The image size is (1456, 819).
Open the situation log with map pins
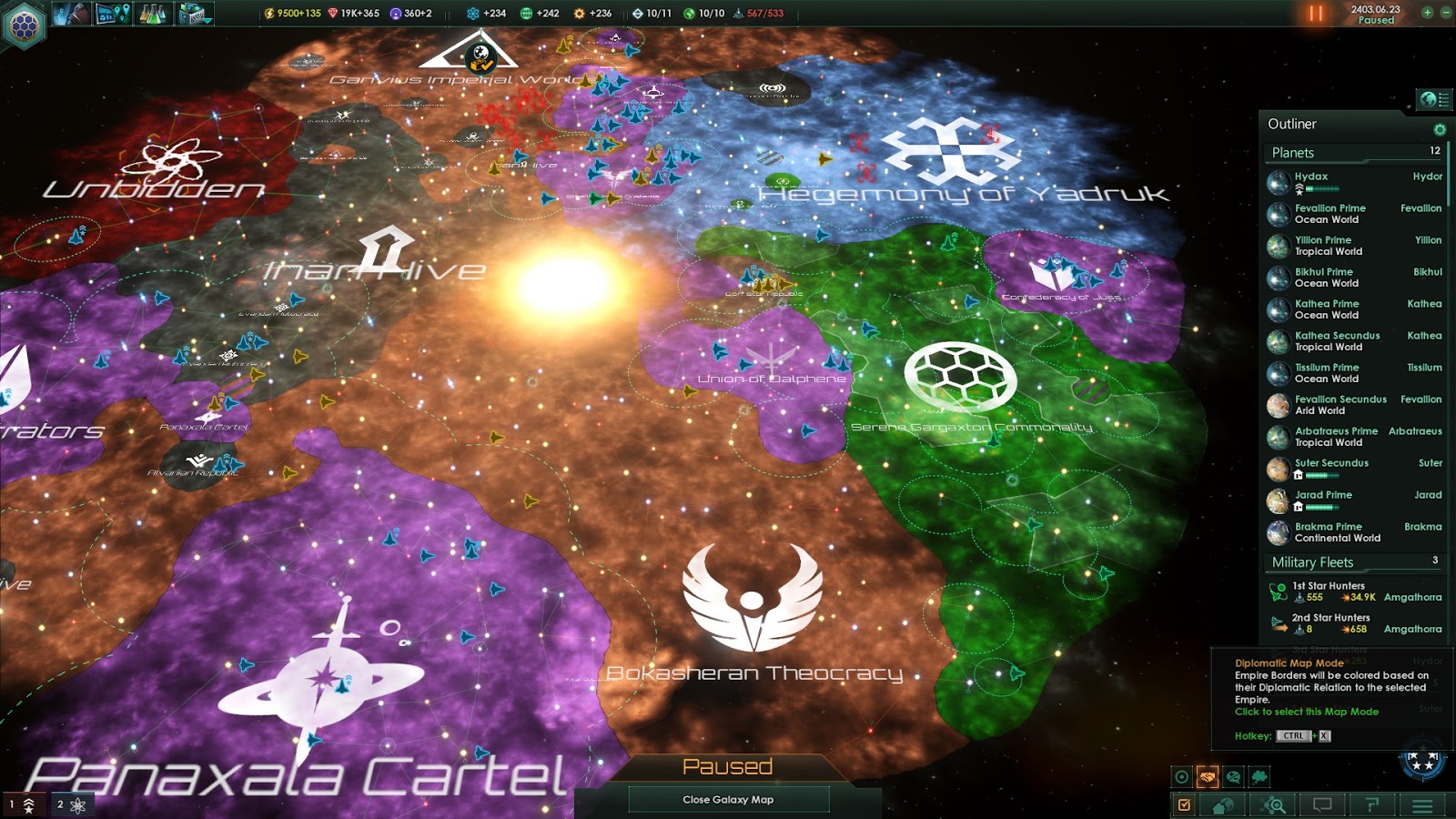[112, 14]
